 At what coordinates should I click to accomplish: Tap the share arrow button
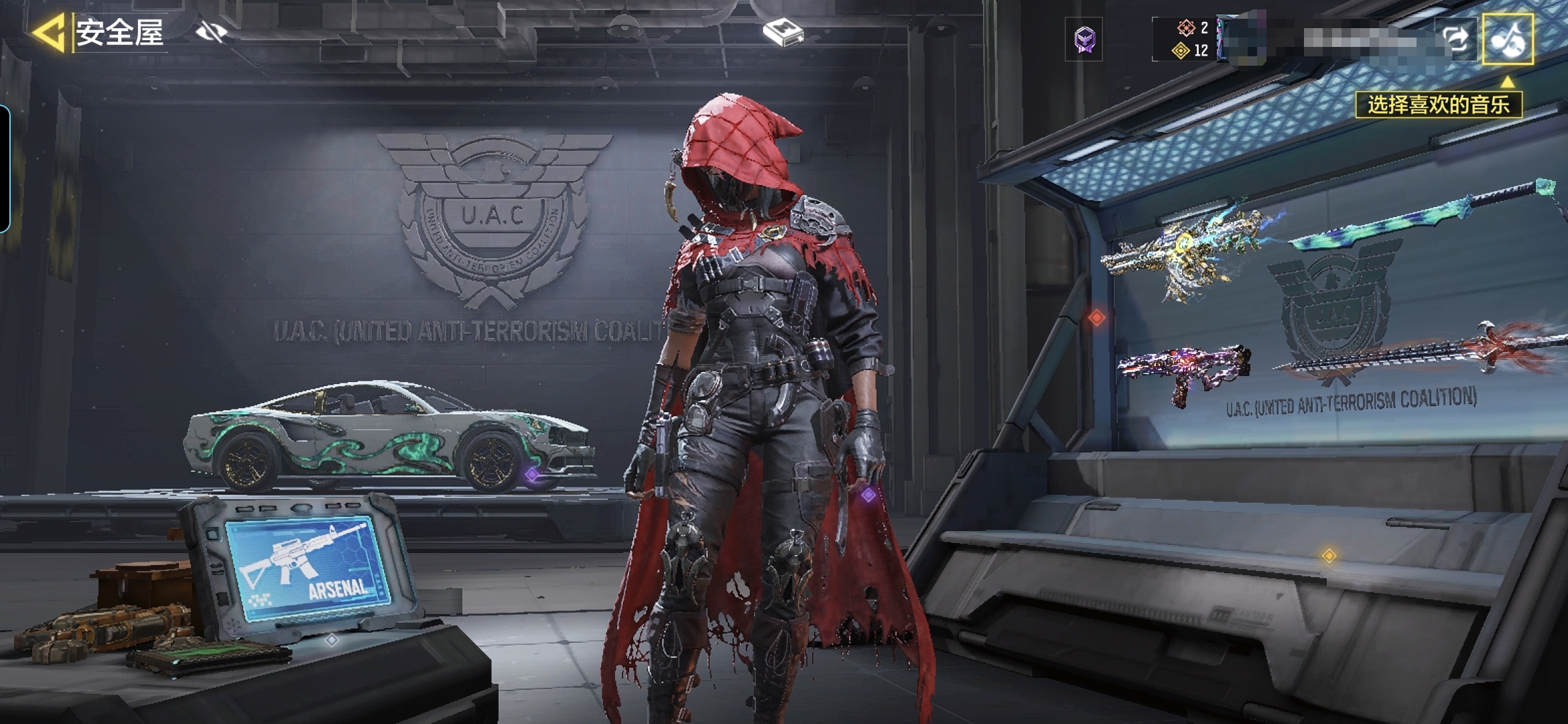click(x=1455, y=40)
